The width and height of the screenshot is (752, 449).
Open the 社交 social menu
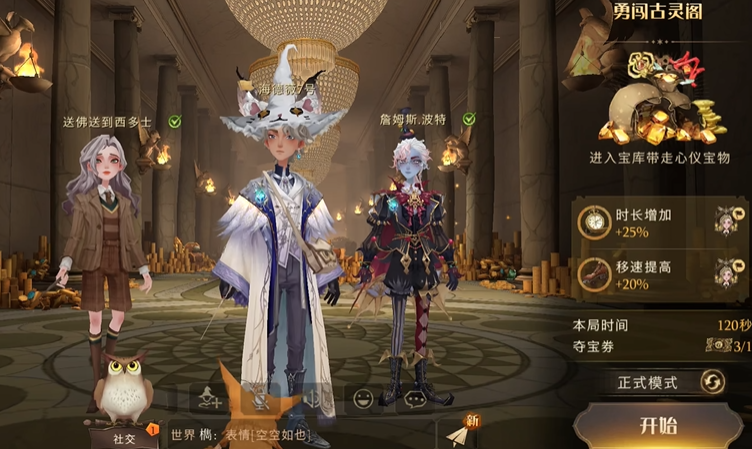124,437
